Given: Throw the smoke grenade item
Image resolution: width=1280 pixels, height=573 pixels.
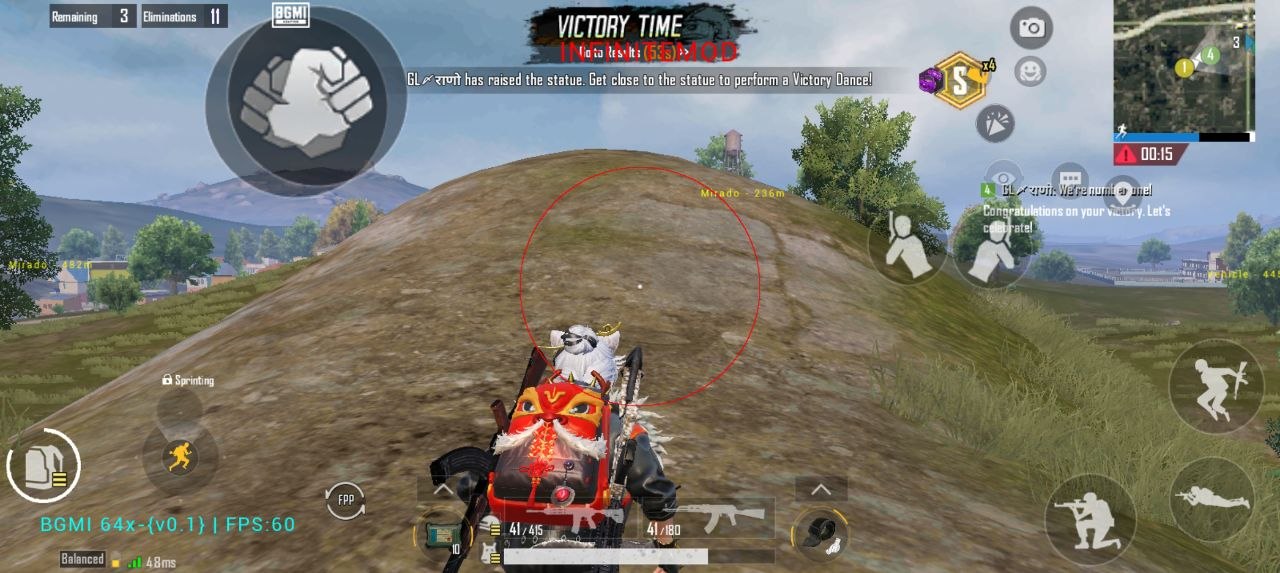Looking at the screenshot, I should tap(820, 534).
